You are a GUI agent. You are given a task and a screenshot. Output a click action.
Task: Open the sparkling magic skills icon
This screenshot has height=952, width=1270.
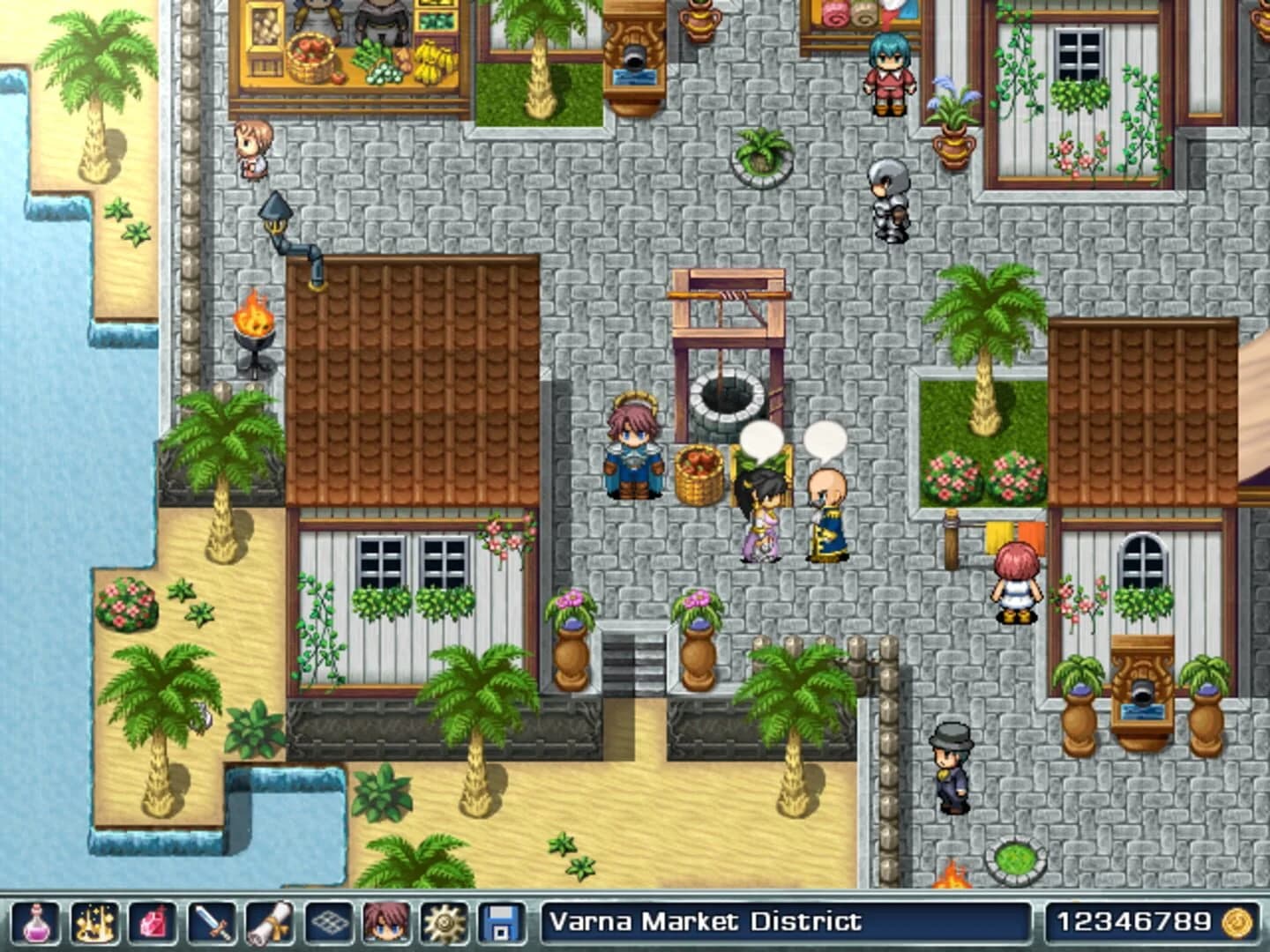[x=96, y=921]
